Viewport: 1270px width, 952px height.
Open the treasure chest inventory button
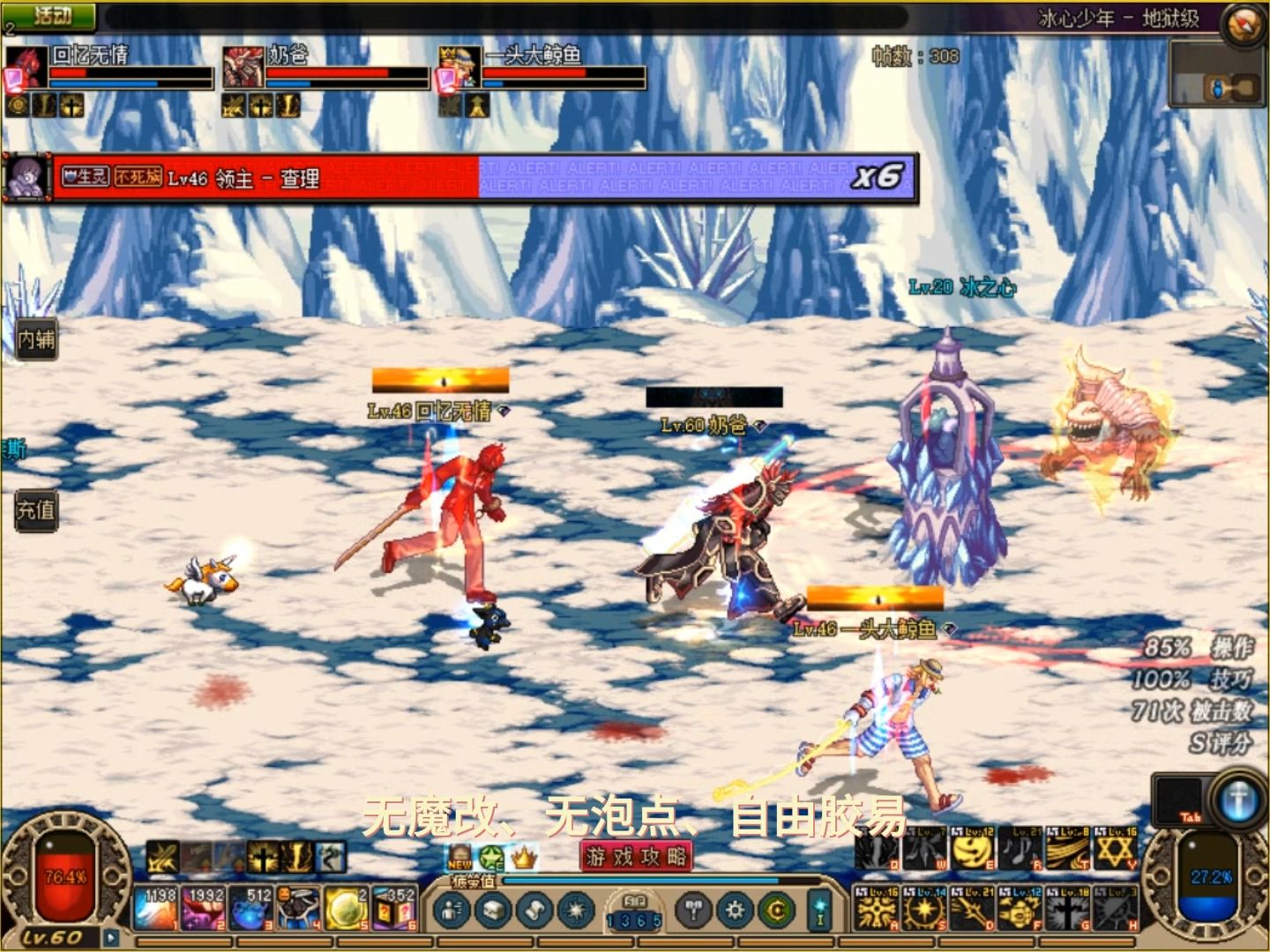coord(493,911)
